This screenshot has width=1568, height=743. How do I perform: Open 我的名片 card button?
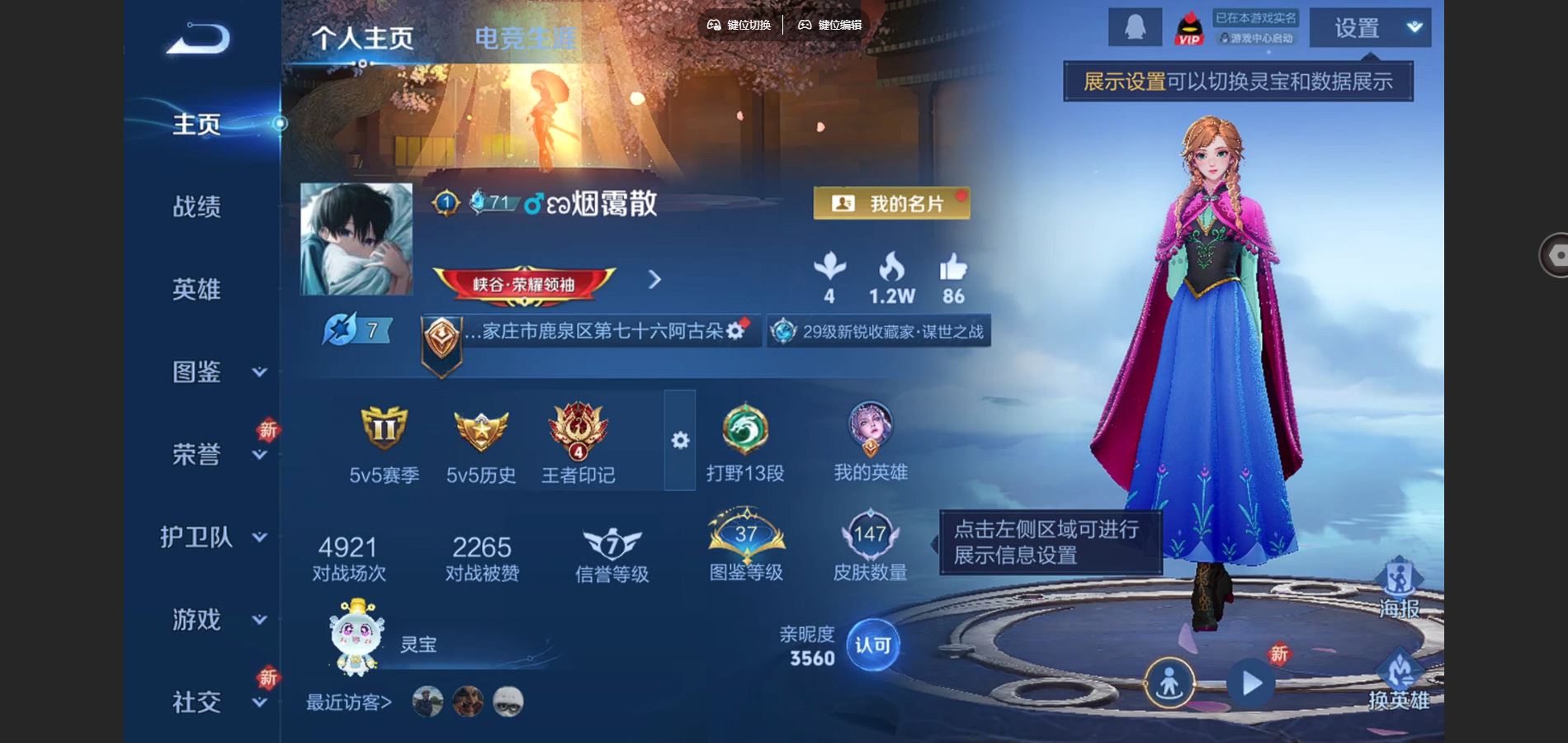(891, 203)
